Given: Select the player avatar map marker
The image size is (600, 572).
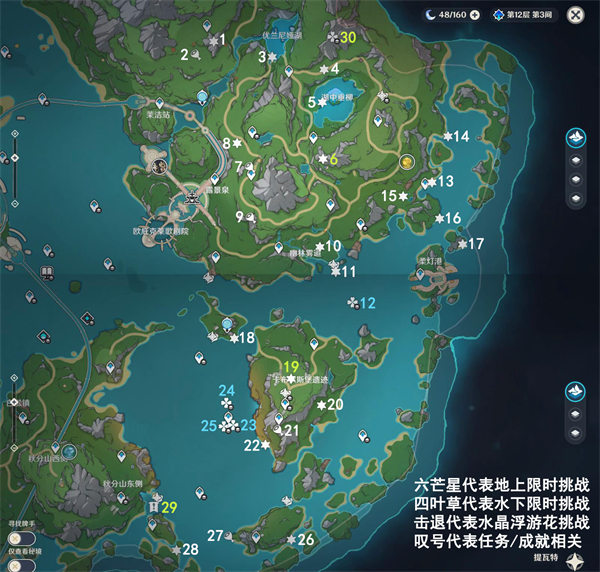Looking at the screenshot, I should pos(158,167).
